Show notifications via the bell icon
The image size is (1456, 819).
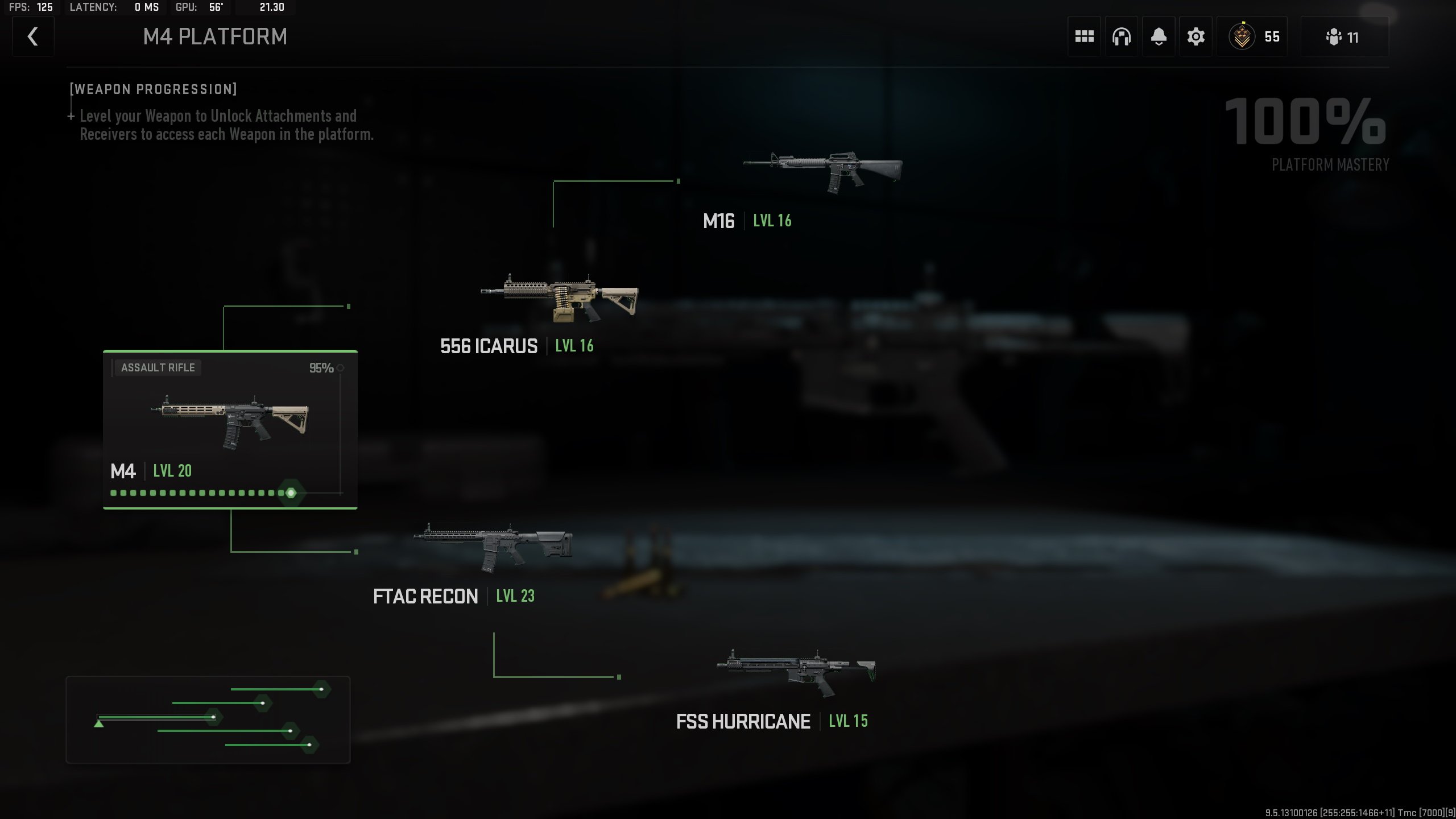tap(1159, 37)
